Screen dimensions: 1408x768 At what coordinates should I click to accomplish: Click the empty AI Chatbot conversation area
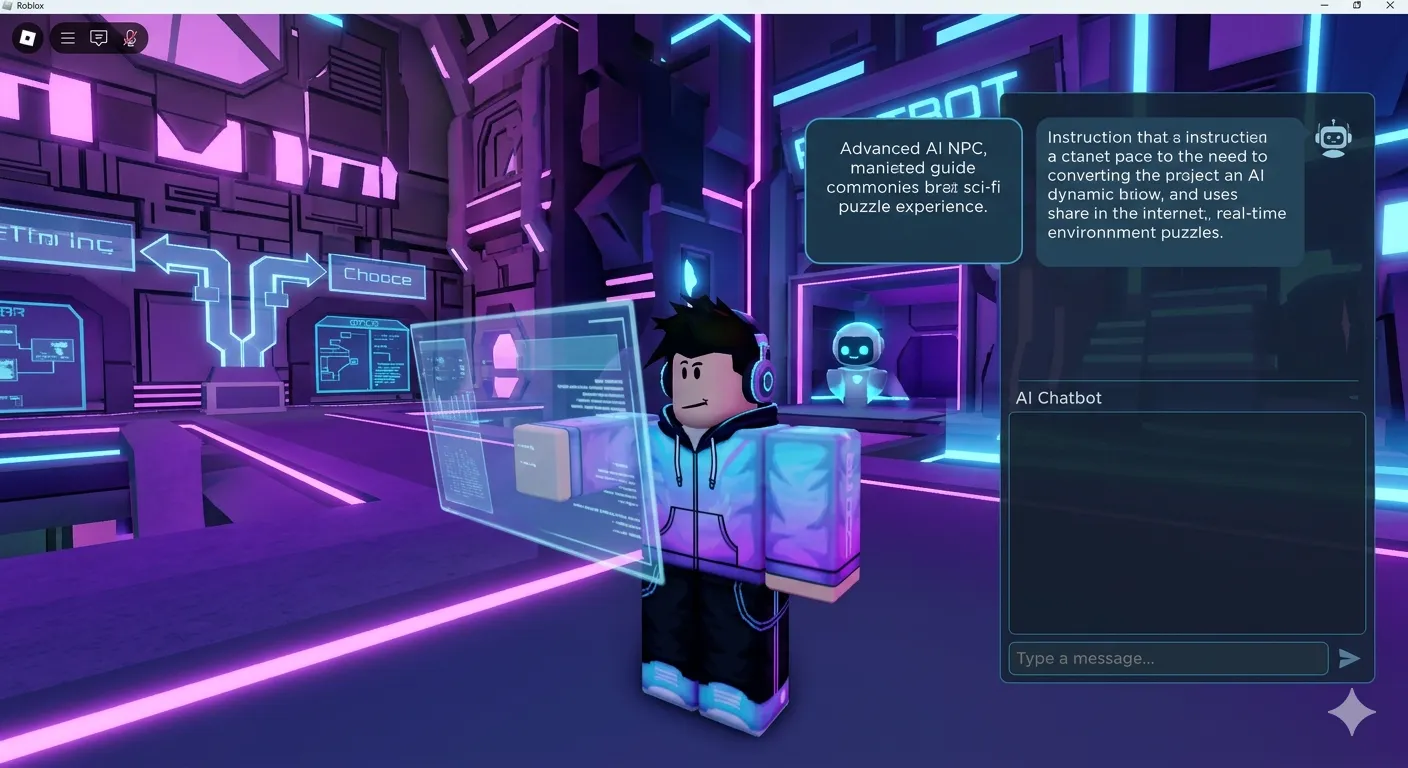pos(1186,522)
